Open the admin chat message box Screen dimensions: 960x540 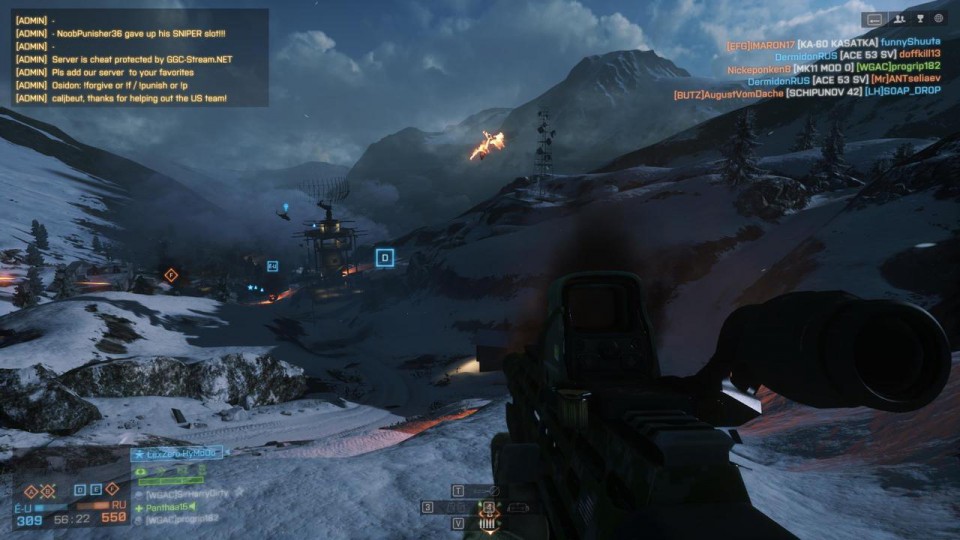coord(140,58)
